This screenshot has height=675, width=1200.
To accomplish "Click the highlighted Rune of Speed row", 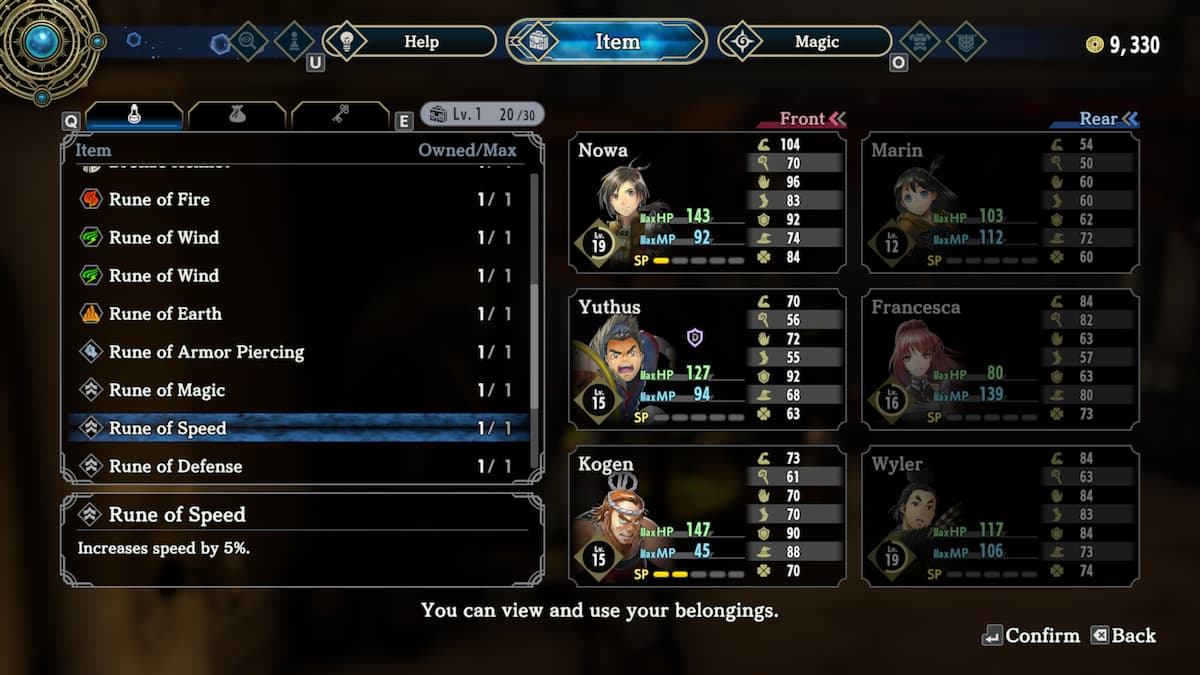I will tap(296, 428).
